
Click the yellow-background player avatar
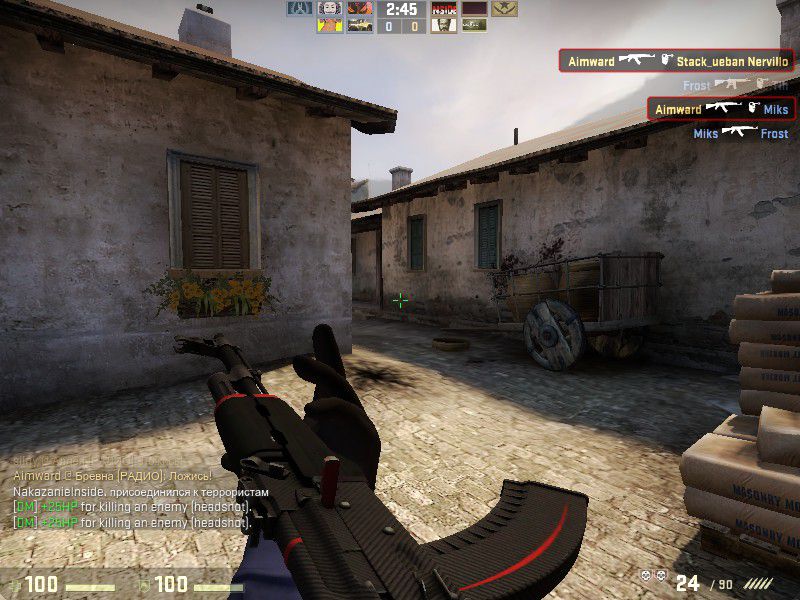coord(331,26)
